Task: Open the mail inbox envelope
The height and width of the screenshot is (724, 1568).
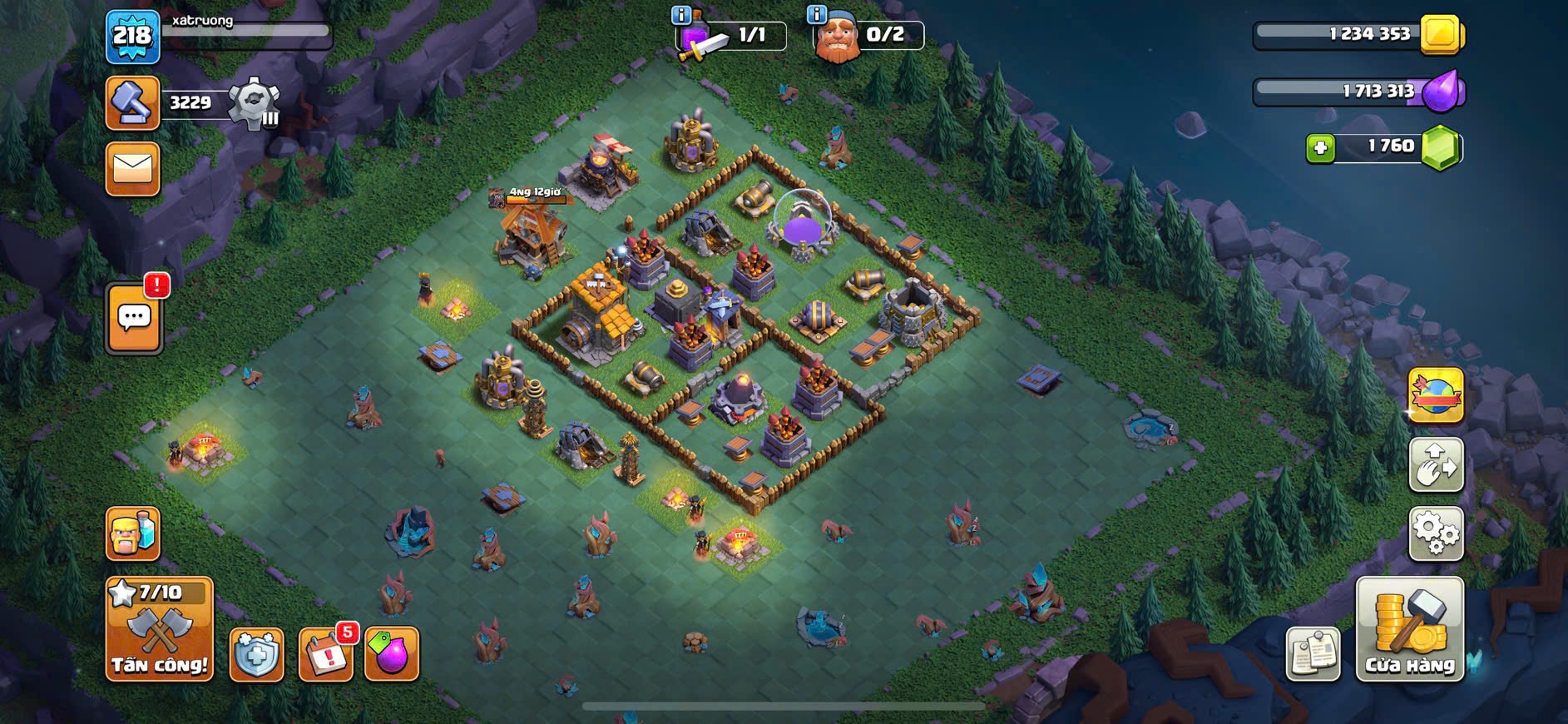Action: click(x=132, y=169)
